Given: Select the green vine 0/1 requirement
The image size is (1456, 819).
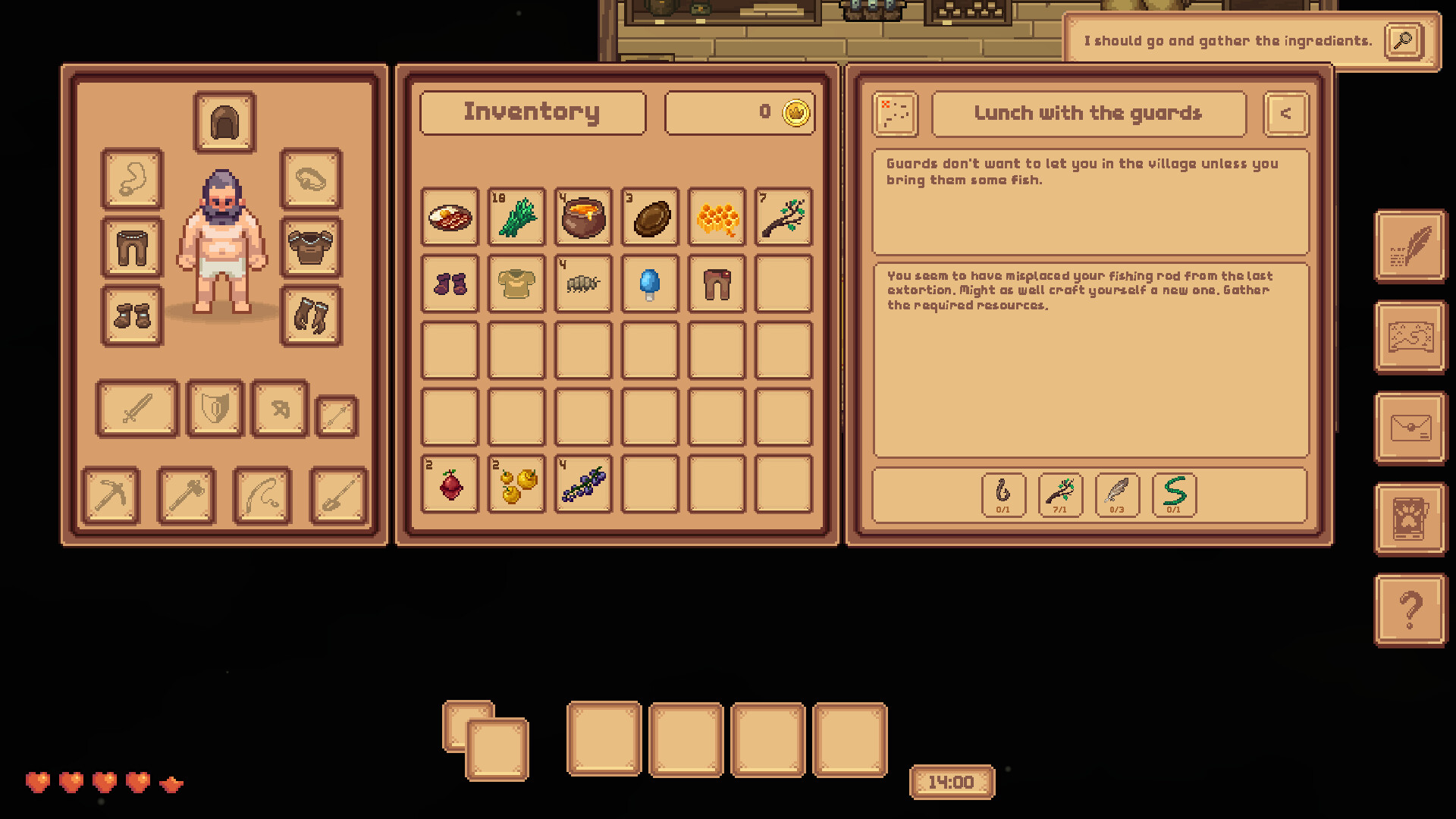Looking at the screenshot, I should point(1173,495).
